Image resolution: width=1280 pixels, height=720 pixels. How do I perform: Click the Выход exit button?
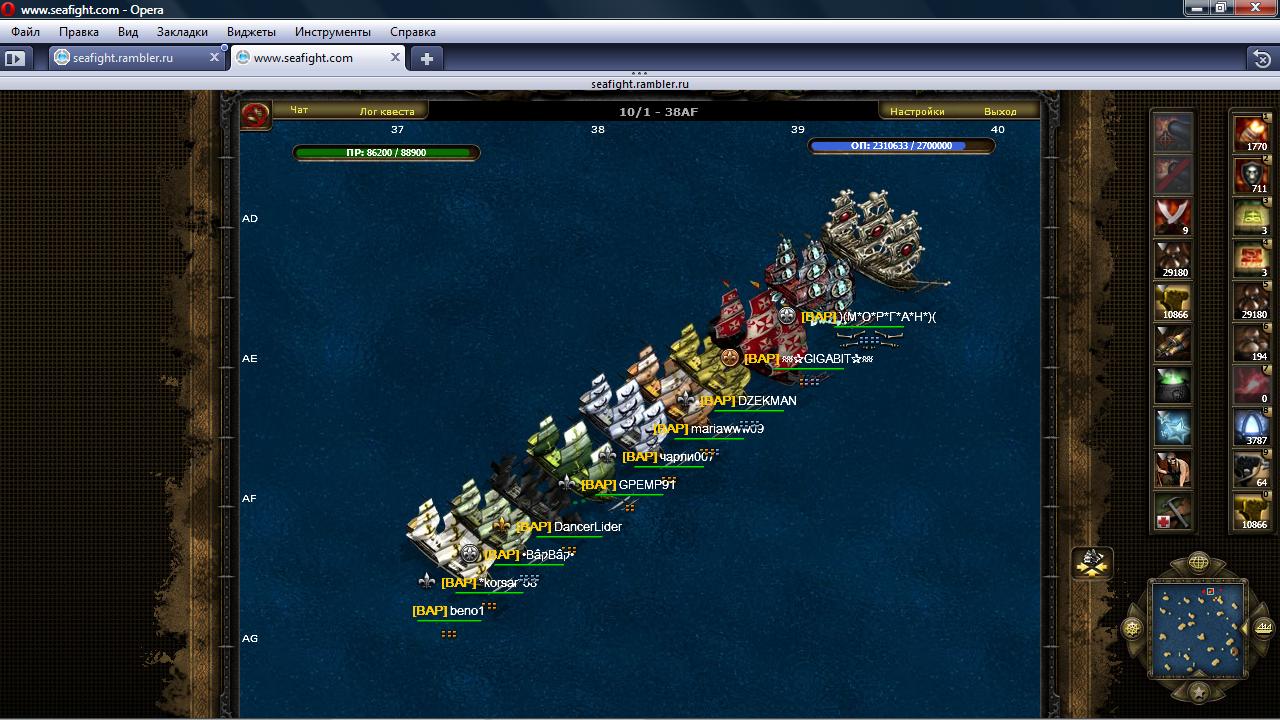(999, 111)
